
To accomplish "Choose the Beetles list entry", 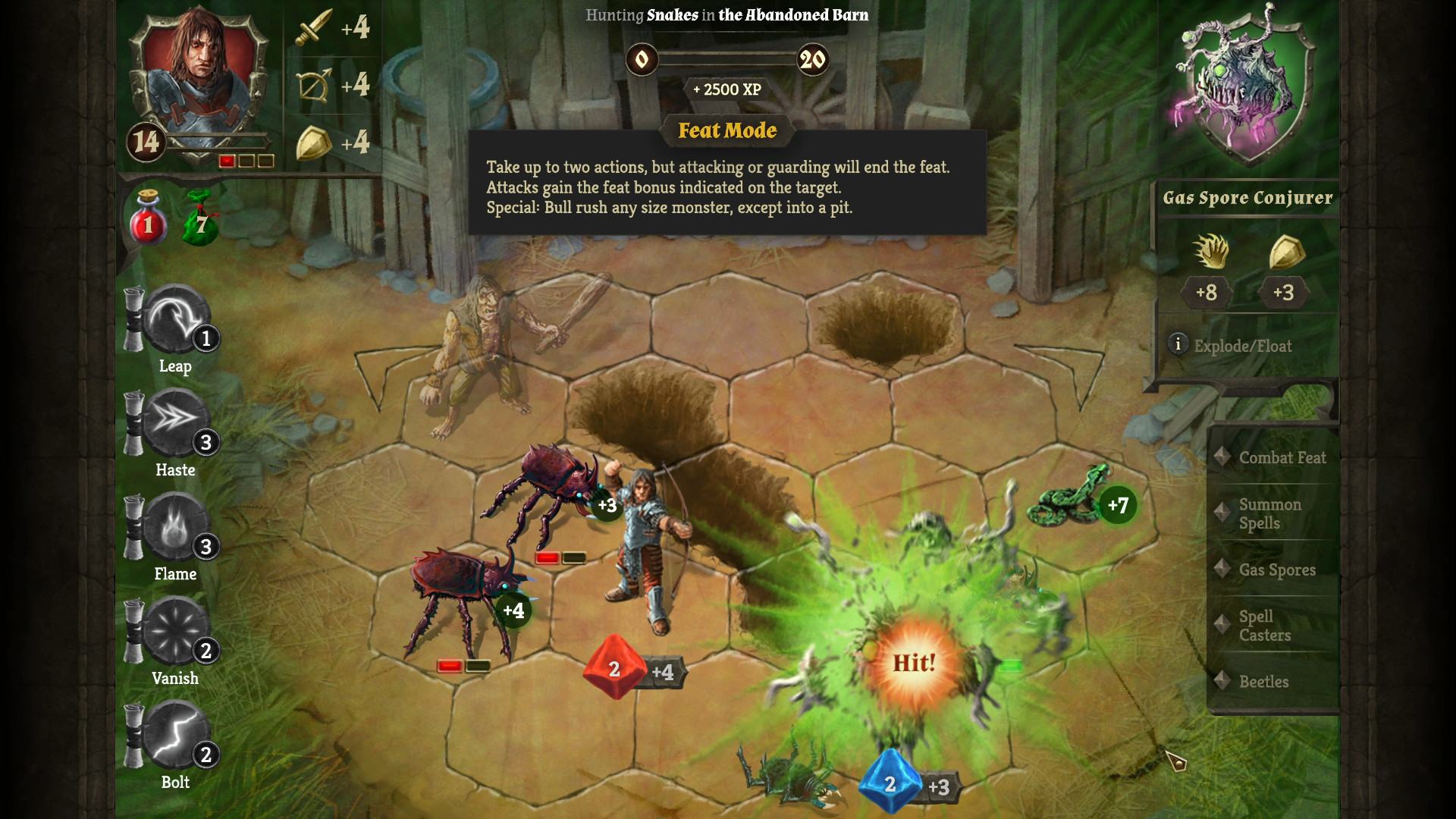I will (x=1263, y=682).
